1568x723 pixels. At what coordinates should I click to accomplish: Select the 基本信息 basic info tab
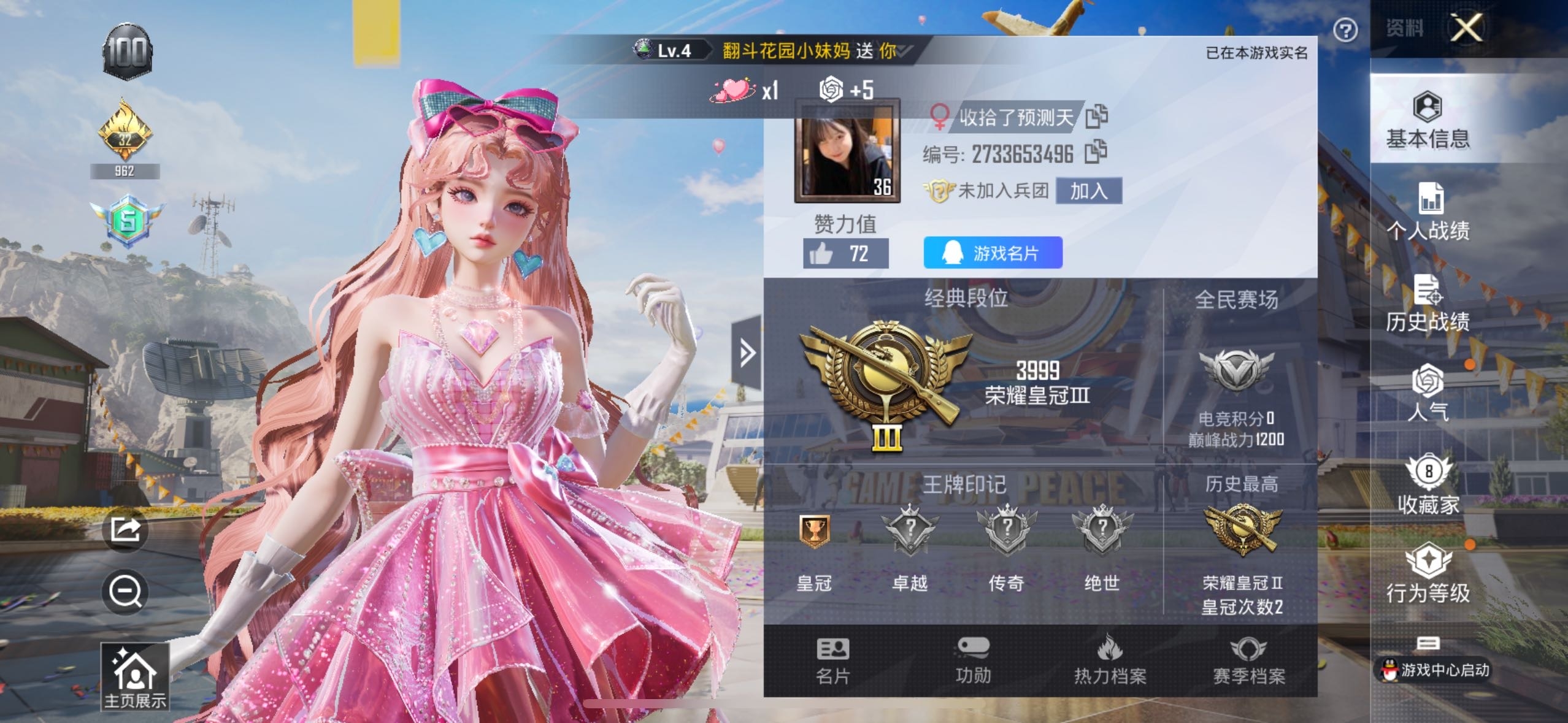(1428, 121)
